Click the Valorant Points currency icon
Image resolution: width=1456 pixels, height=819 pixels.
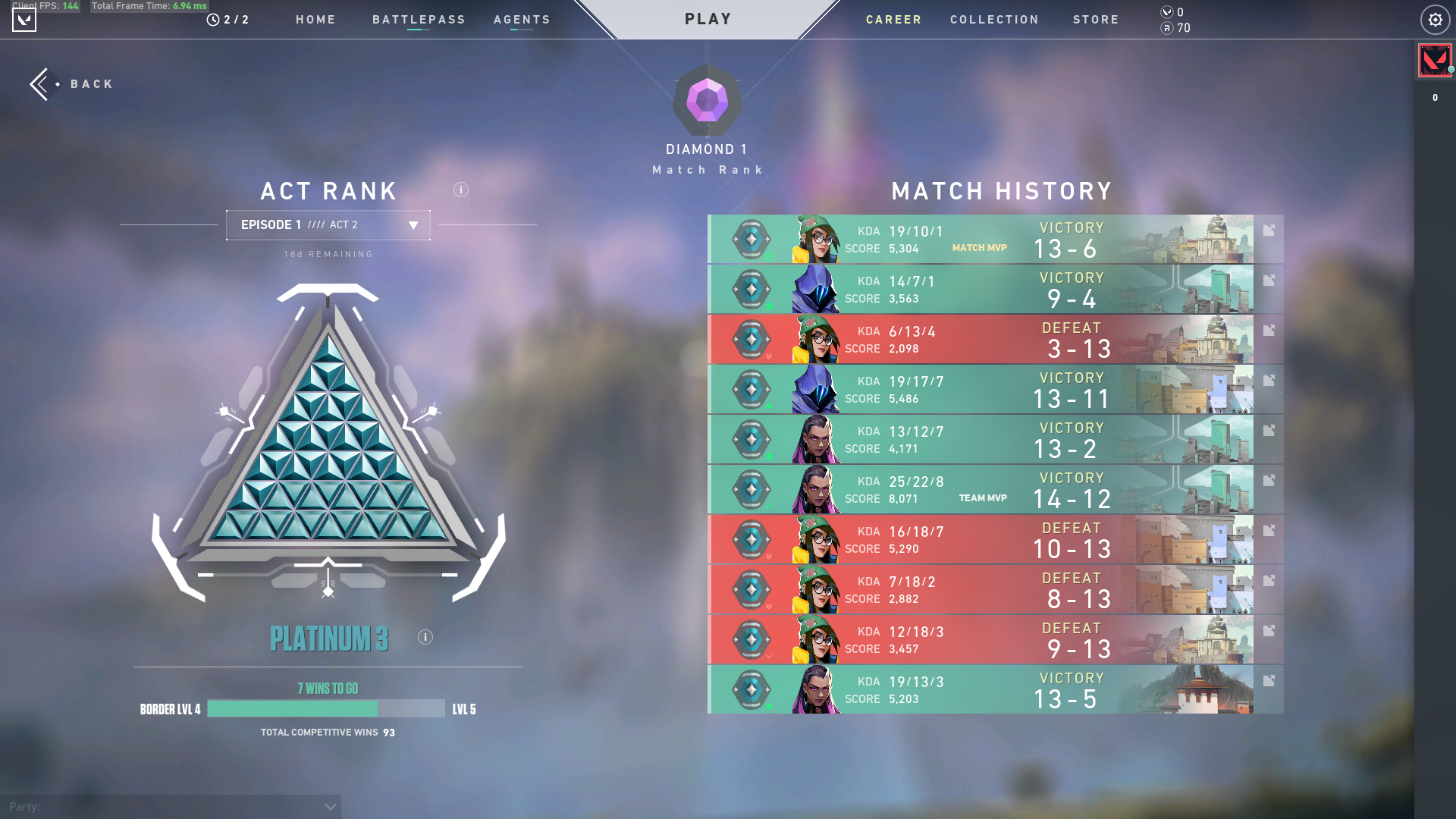1166,12
